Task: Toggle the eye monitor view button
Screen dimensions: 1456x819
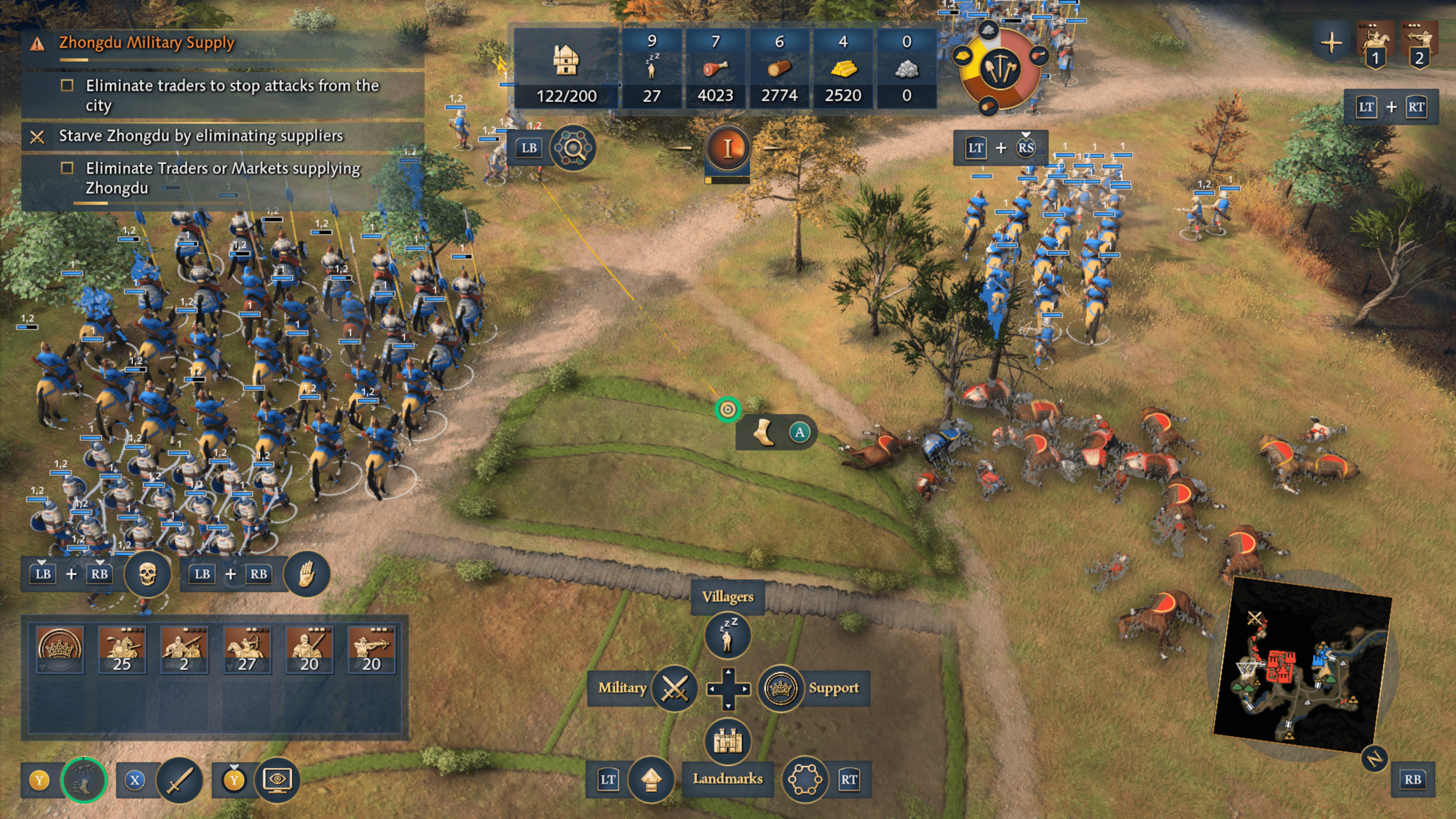Action: tap(277, 780)
